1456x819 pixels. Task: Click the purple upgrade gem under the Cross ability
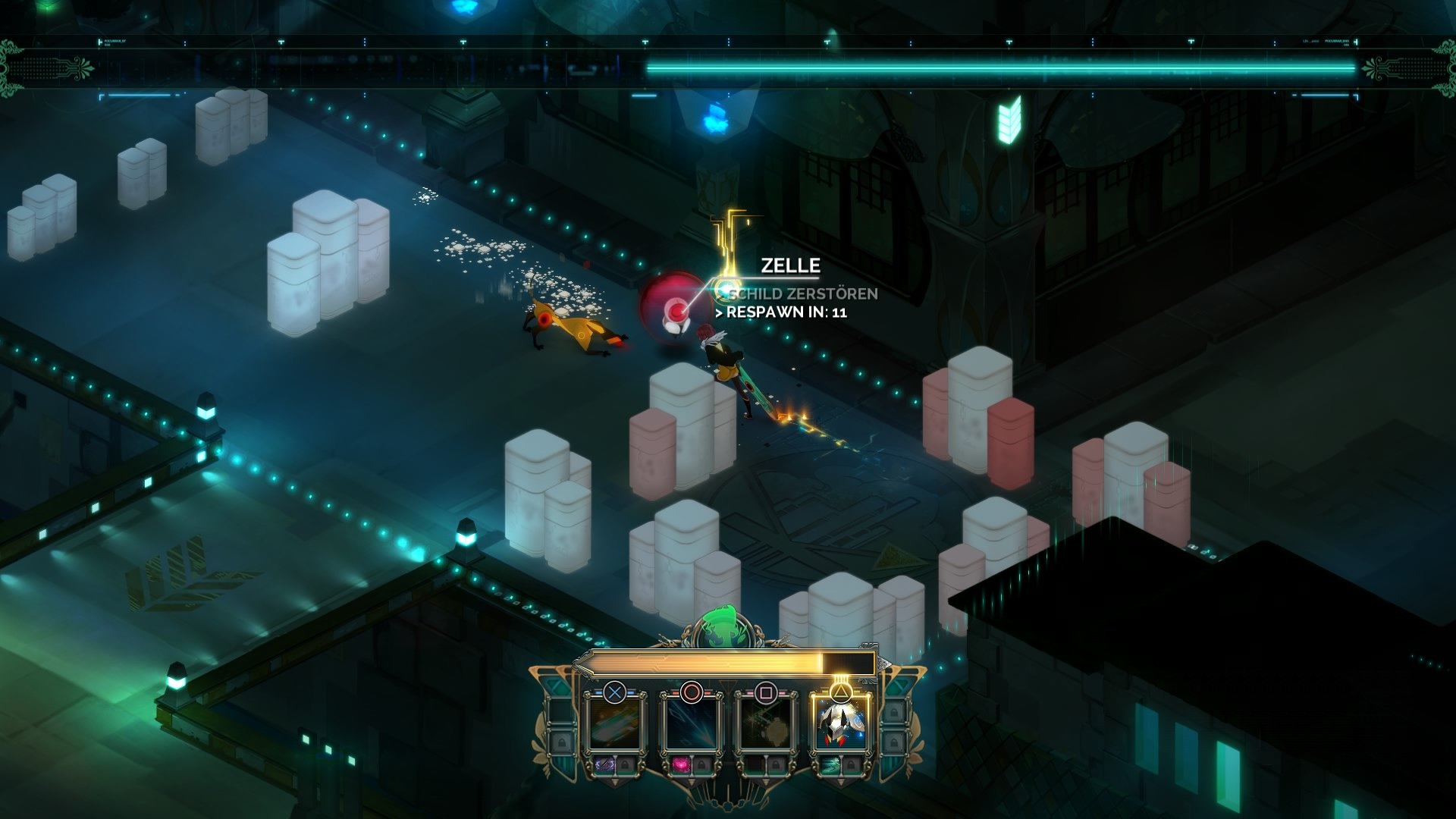[605, 766]
